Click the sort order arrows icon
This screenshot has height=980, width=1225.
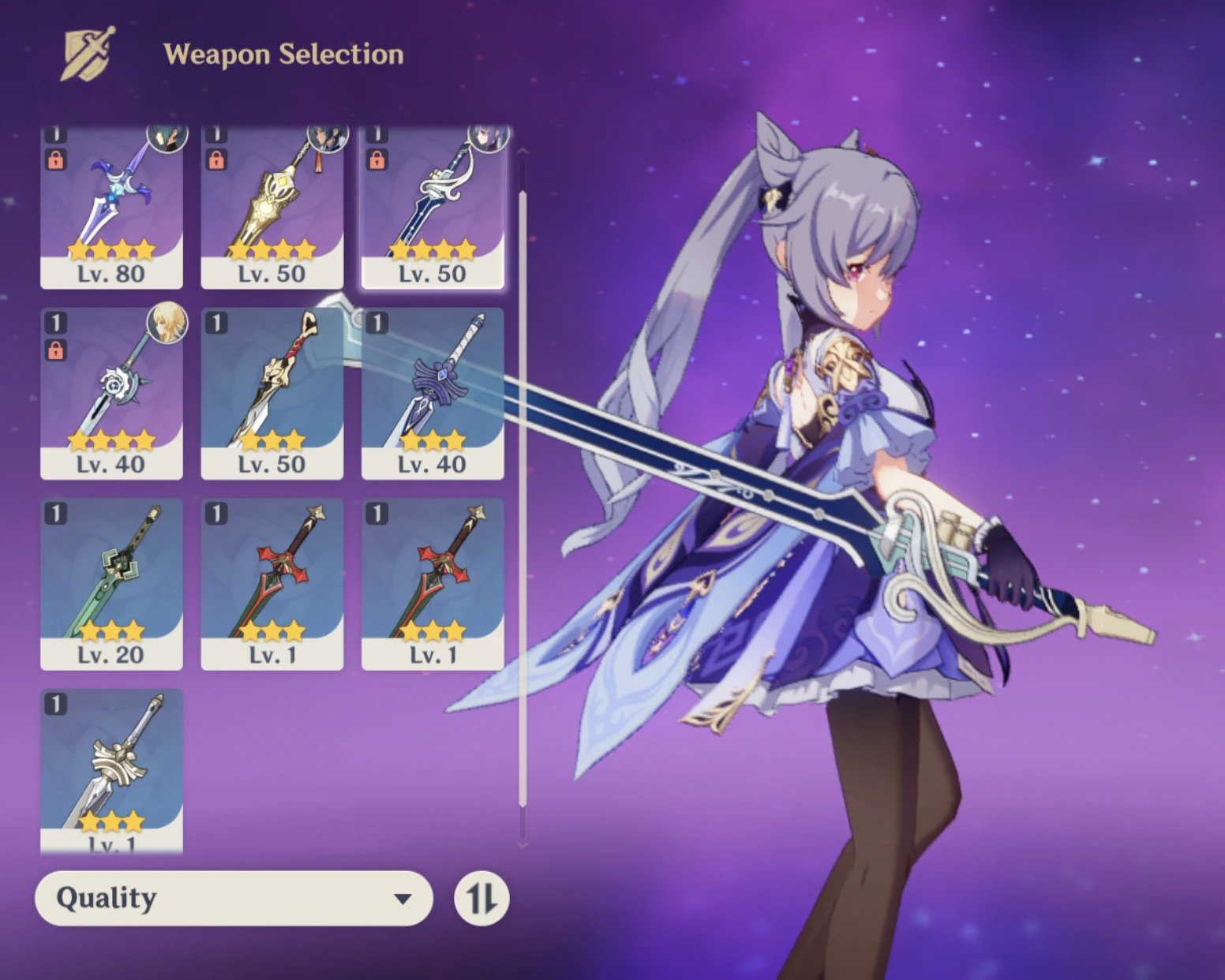pos(481,897)
